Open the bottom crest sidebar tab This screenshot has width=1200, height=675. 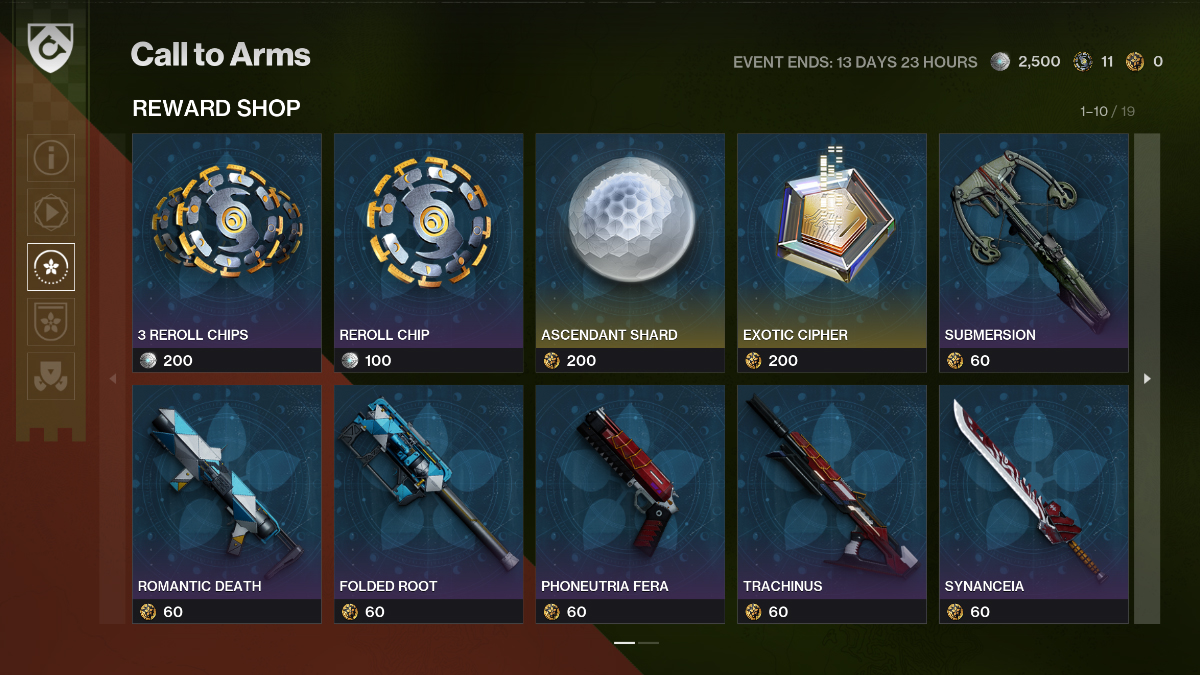click(51, 376)
